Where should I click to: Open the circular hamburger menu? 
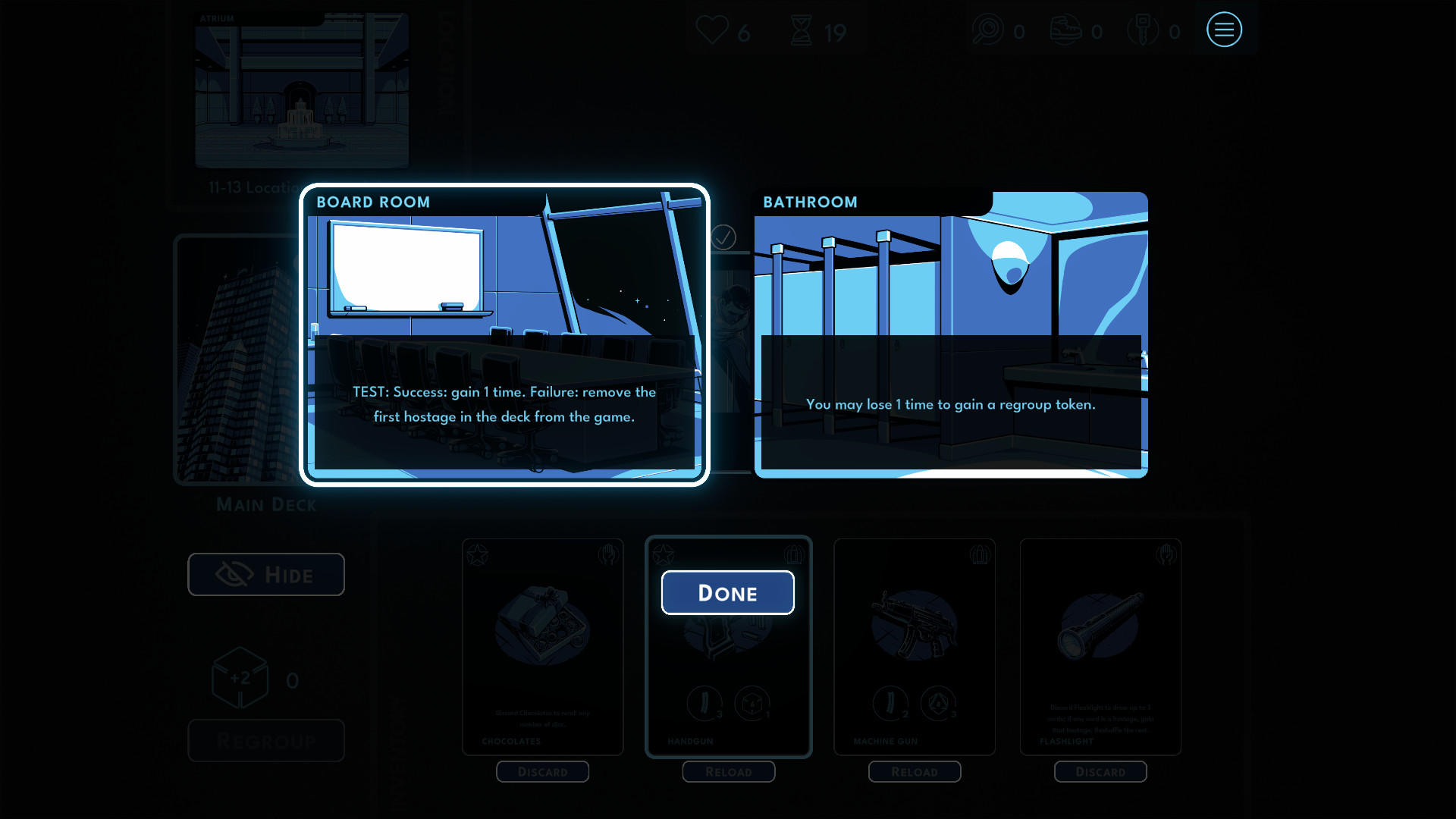[x=1224, y=30]
